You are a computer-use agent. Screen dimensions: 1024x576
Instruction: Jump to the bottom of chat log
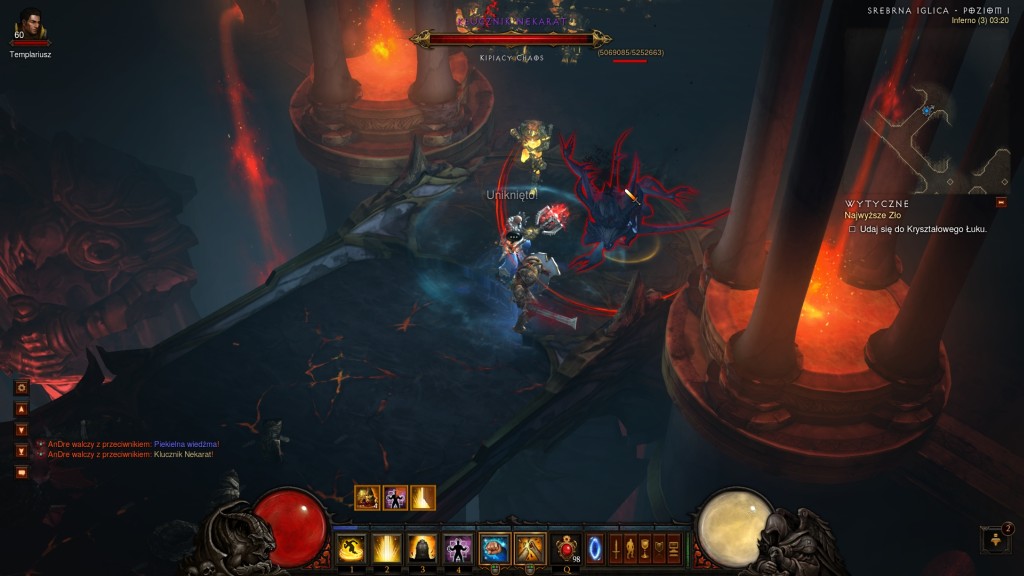coord(21,451)
